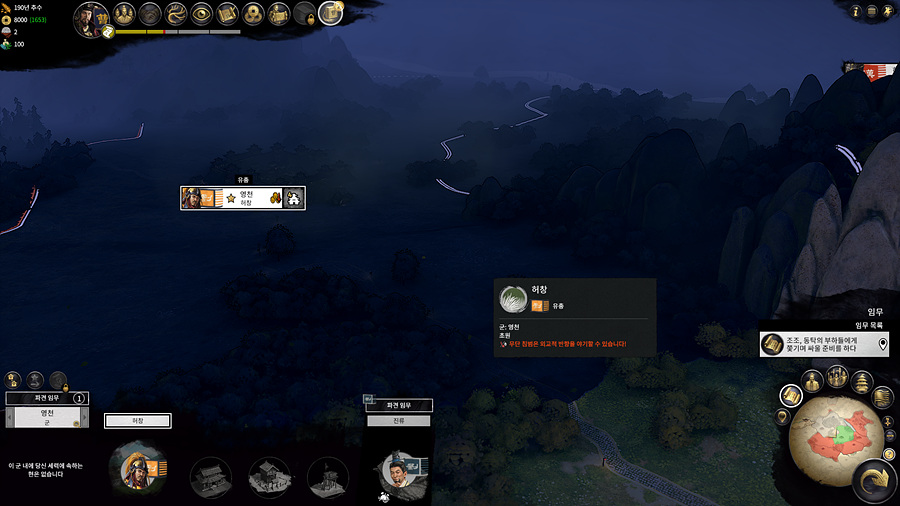End turn with the golden arrow button
The width and height of the screenshot is (900, 506).
(x=873, y=481)
